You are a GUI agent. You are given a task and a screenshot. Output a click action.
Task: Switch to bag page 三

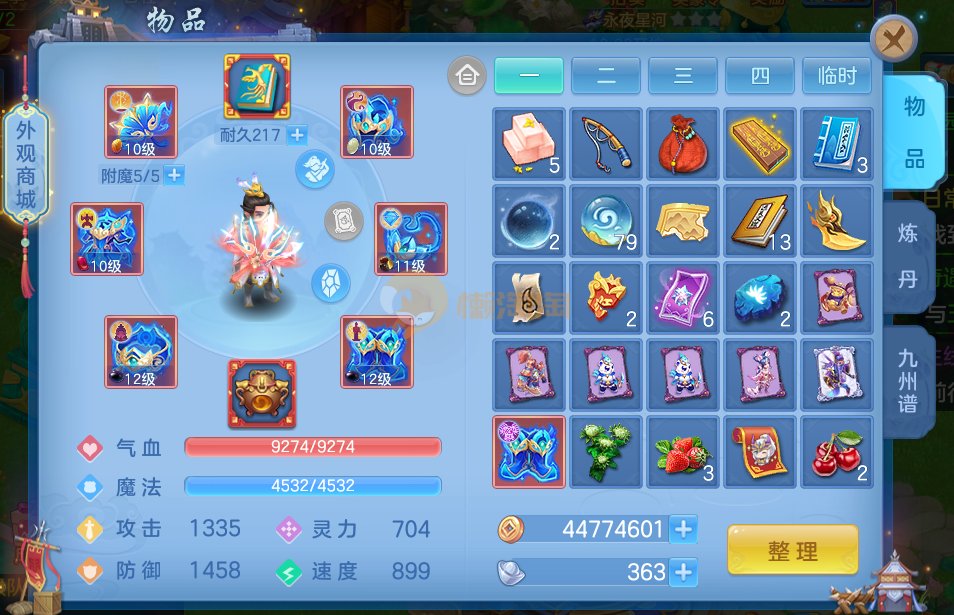683,76
